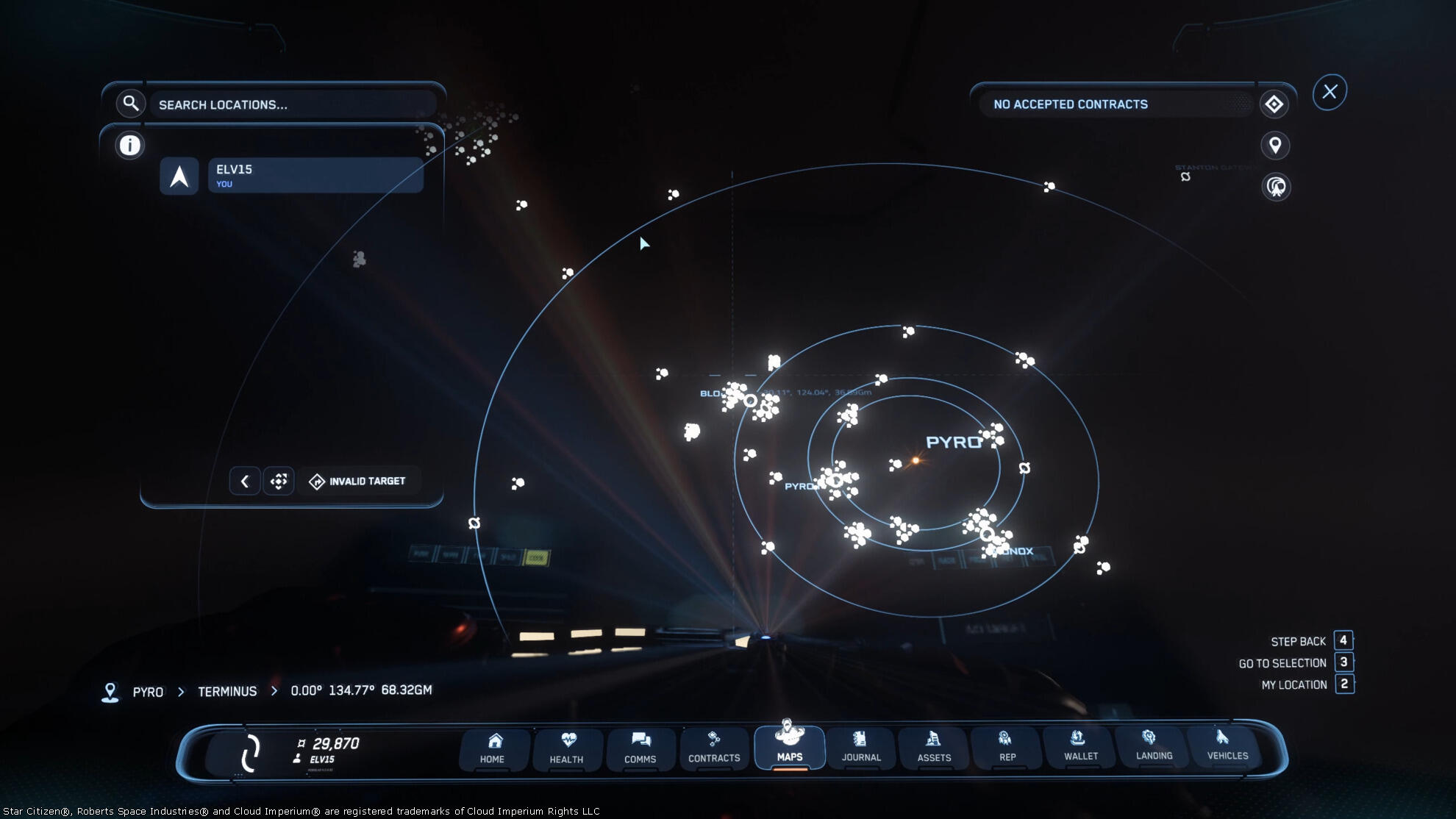Select the ELV15 YOU location entry
Screen dimensions: 1456x819
coord(315,176)
